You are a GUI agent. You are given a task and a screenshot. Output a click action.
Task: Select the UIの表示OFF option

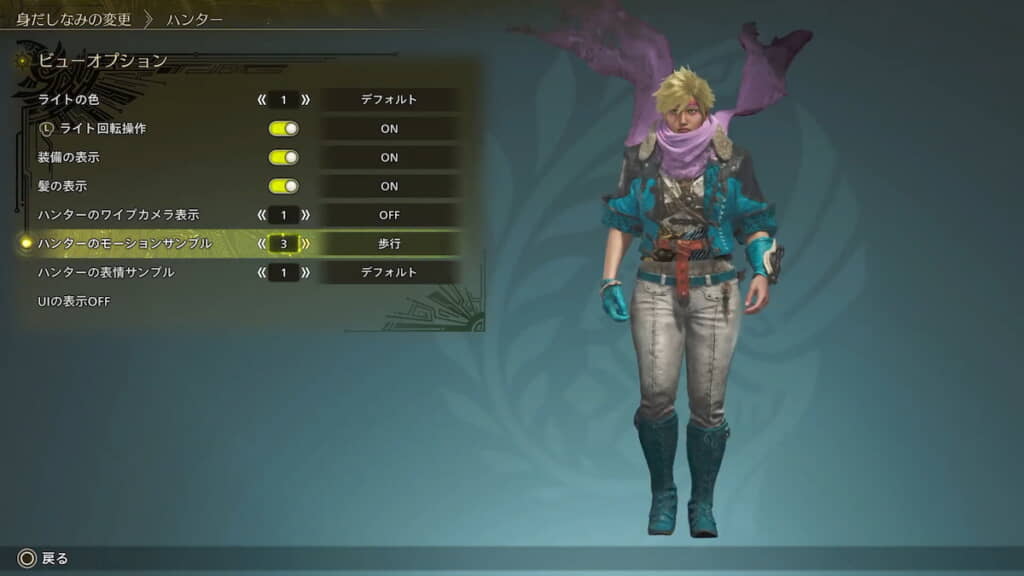[74, 301]
